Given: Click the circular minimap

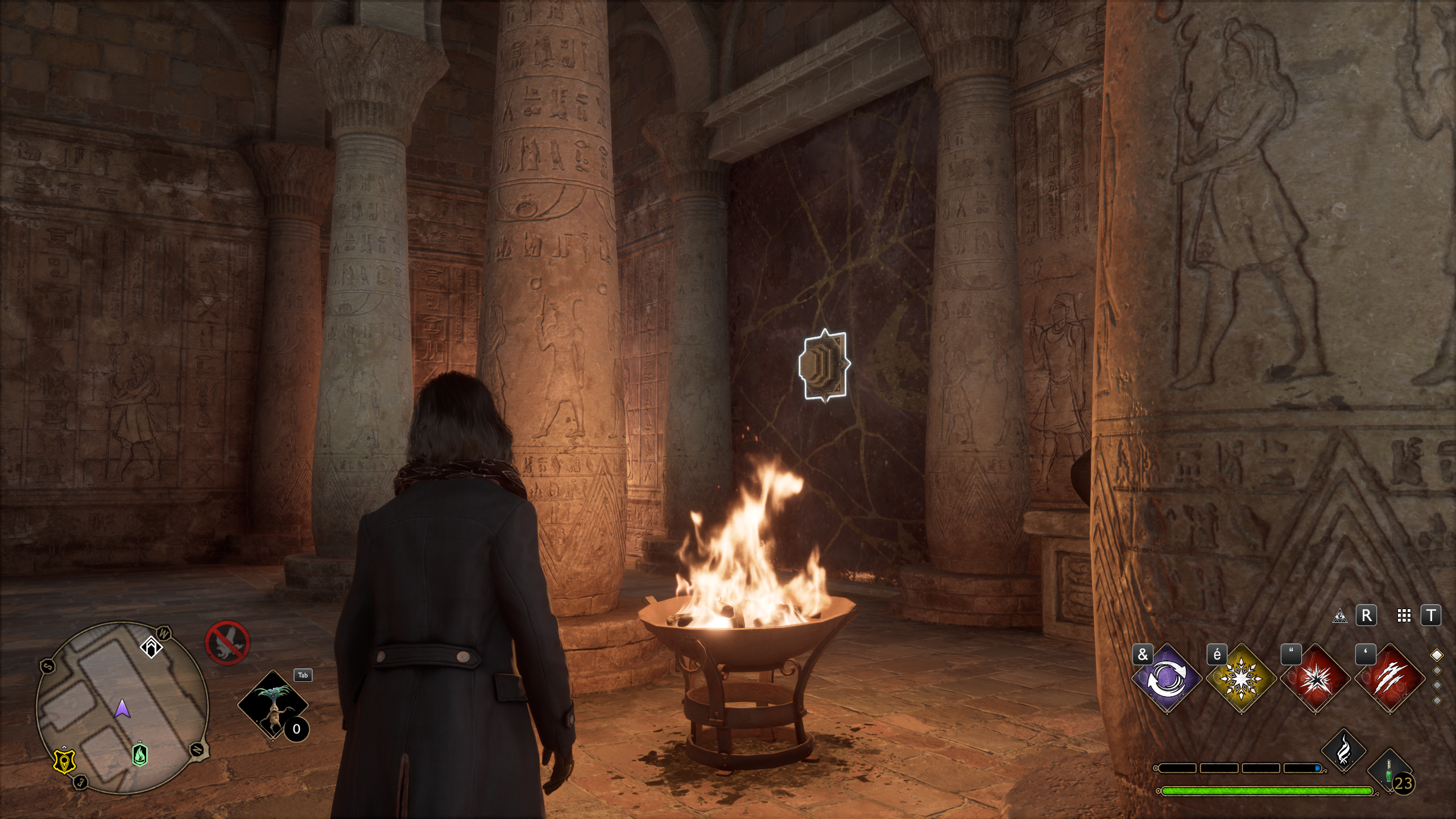Looking at the screenshot, I should coord(122,708).
